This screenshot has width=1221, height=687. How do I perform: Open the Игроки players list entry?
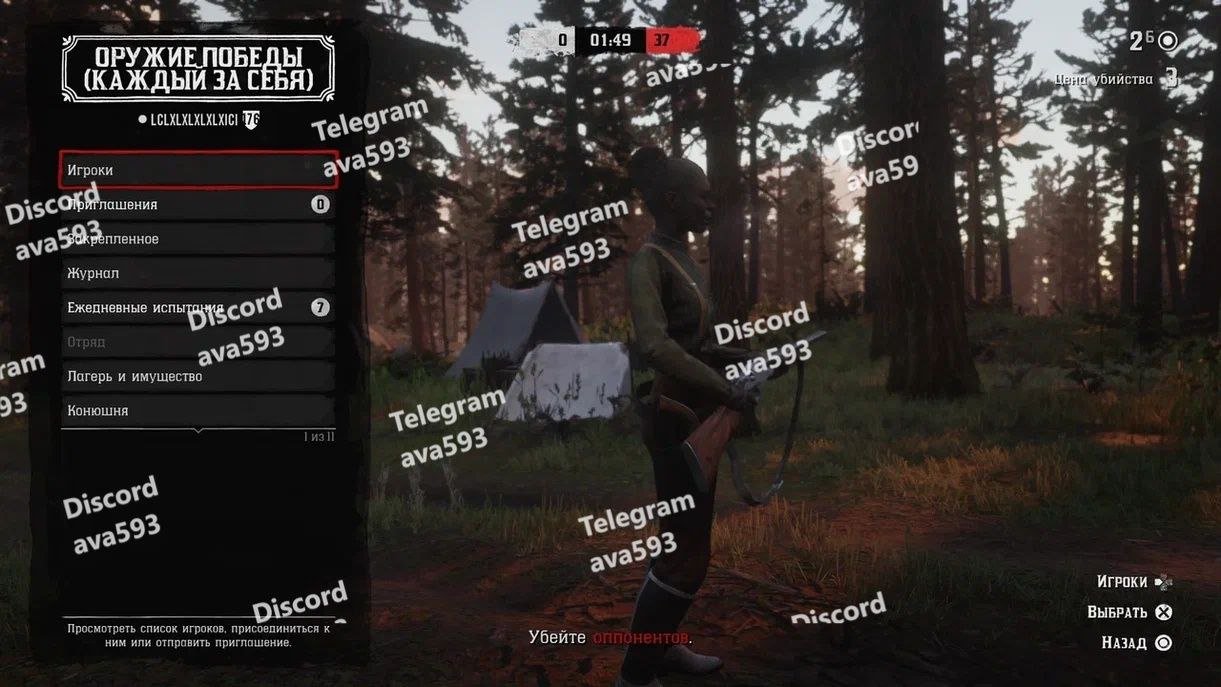pyautogui.click(x=198, y=170)
